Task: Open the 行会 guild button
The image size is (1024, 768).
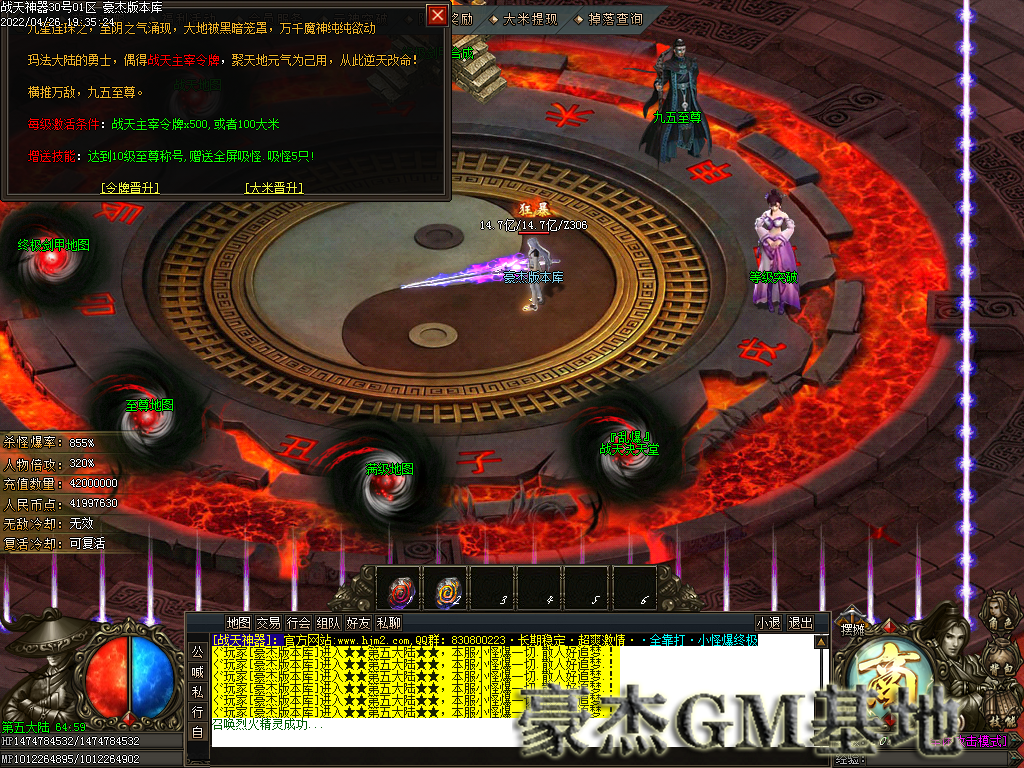Action: (x=298, y=623)
